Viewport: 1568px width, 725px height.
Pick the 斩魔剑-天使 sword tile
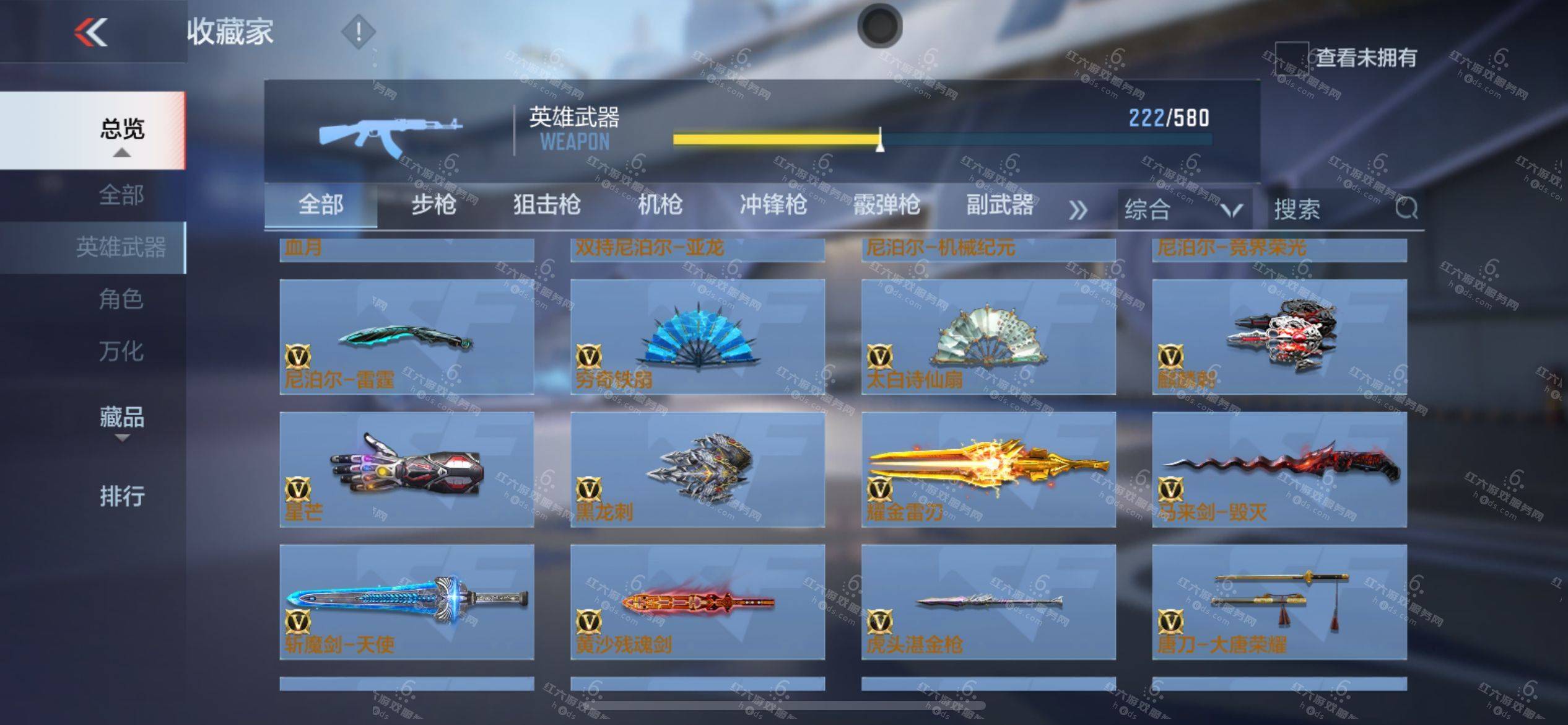(406, 602)
